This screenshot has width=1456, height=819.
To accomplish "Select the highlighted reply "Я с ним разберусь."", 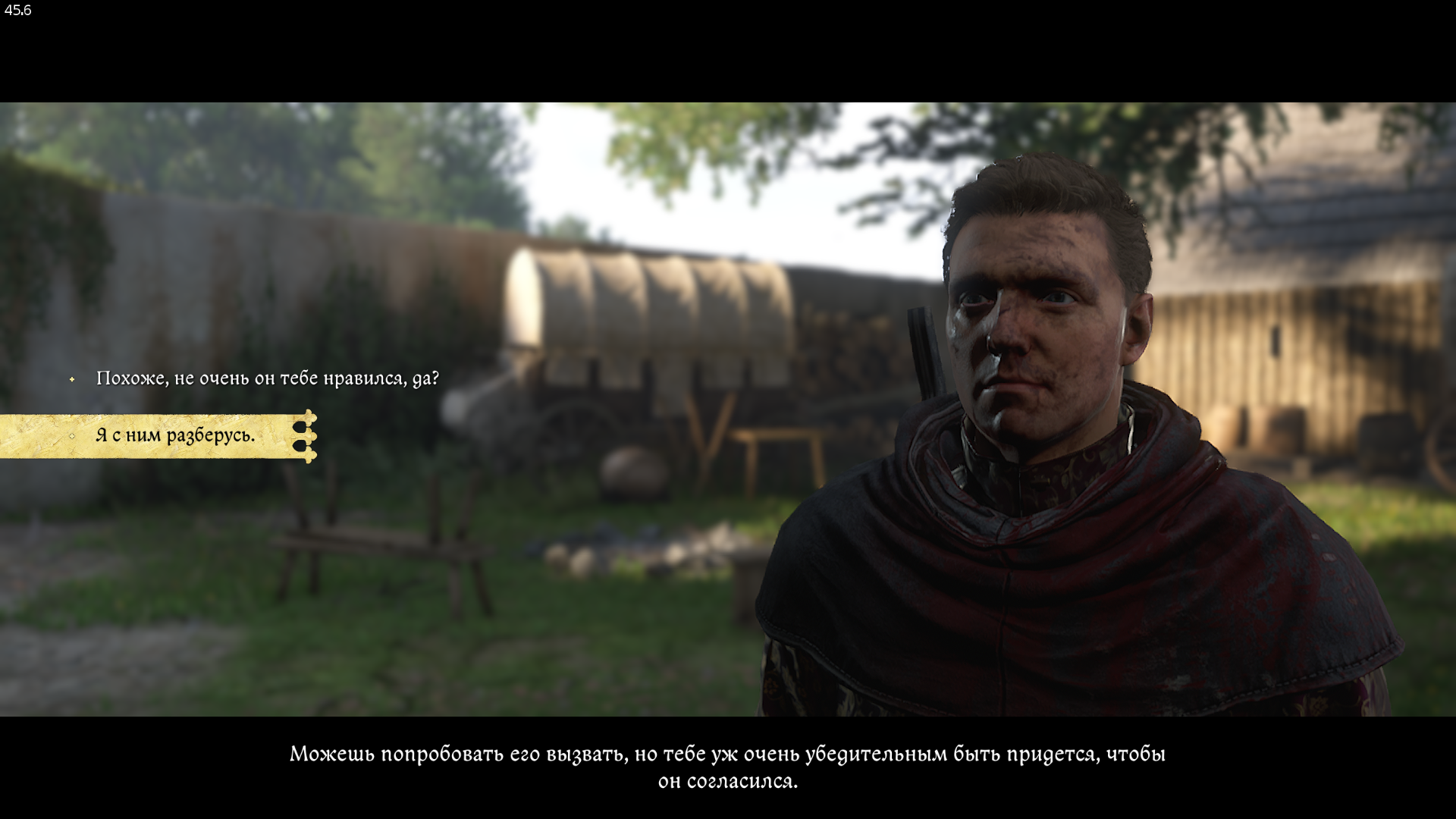I will [x=175, y=435].
